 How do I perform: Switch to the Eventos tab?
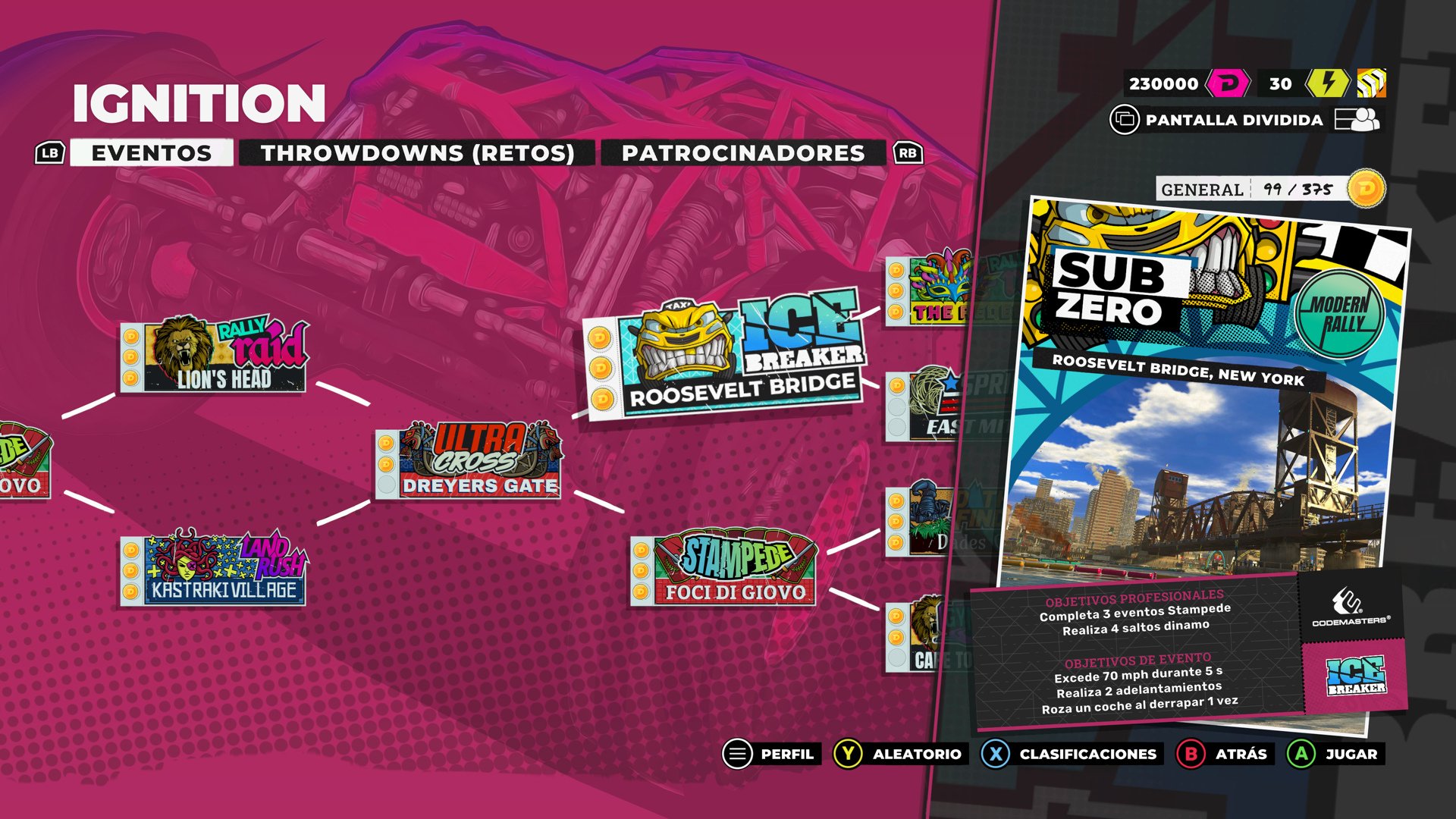coord(151,153)
